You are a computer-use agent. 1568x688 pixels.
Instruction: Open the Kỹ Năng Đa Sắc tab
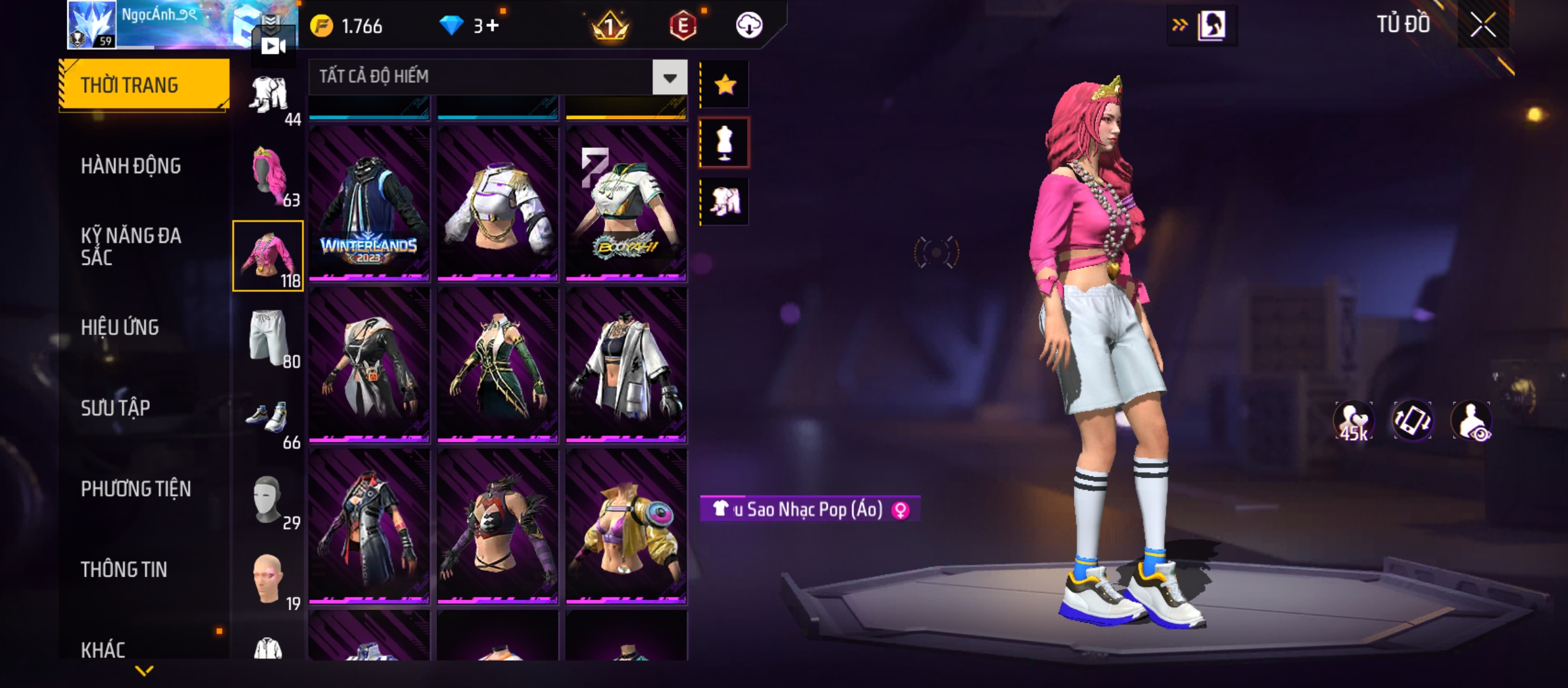[x=131, y=247]
